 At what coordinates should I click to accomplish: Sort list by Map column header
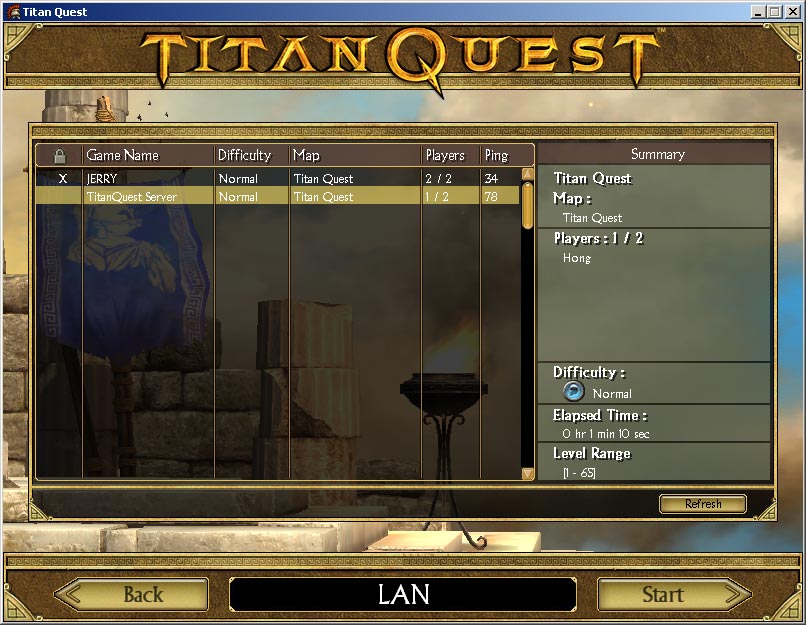(354, 155)
